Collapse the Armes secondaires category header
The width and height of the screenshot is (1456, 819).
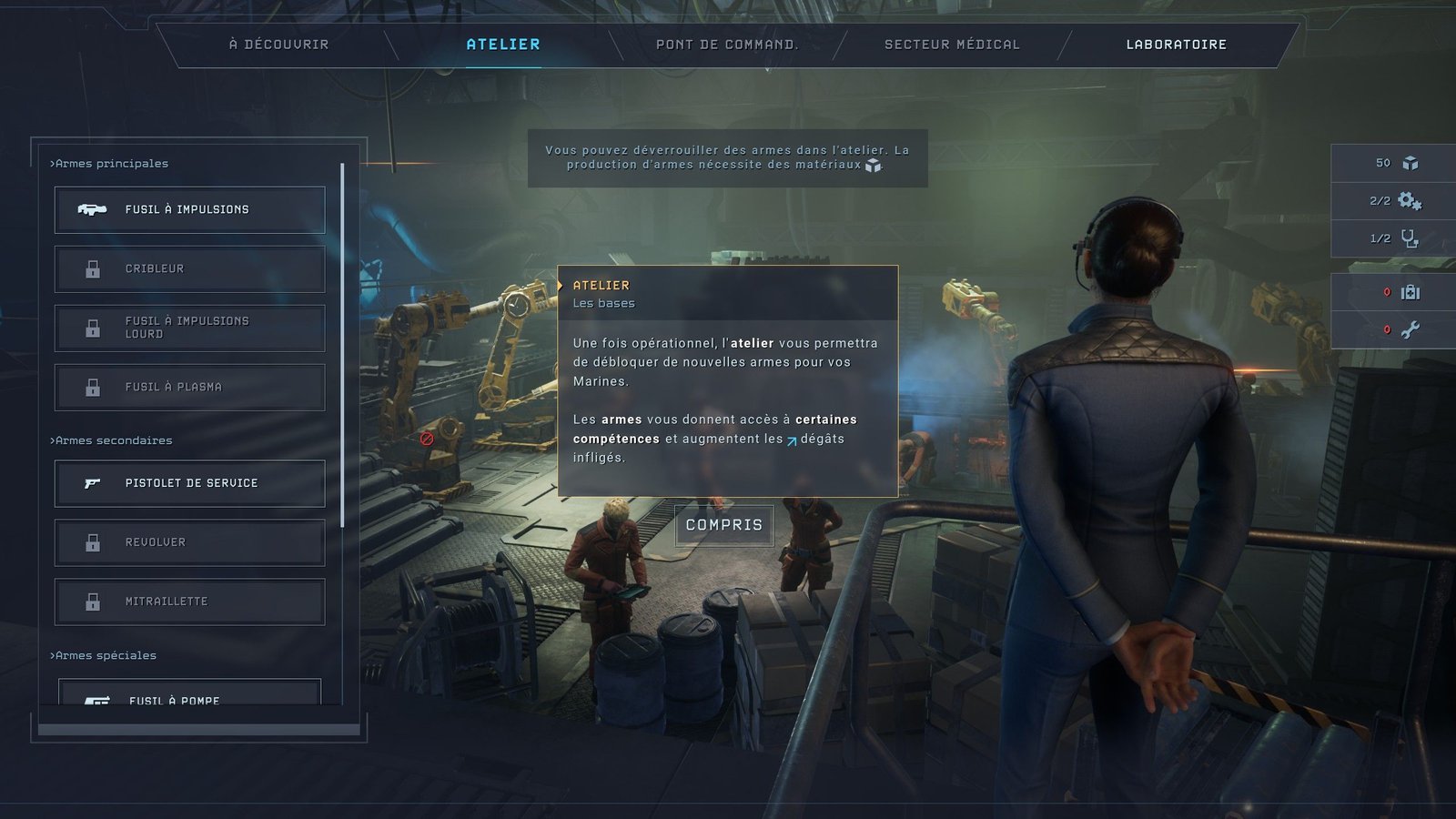pos(112,440)
